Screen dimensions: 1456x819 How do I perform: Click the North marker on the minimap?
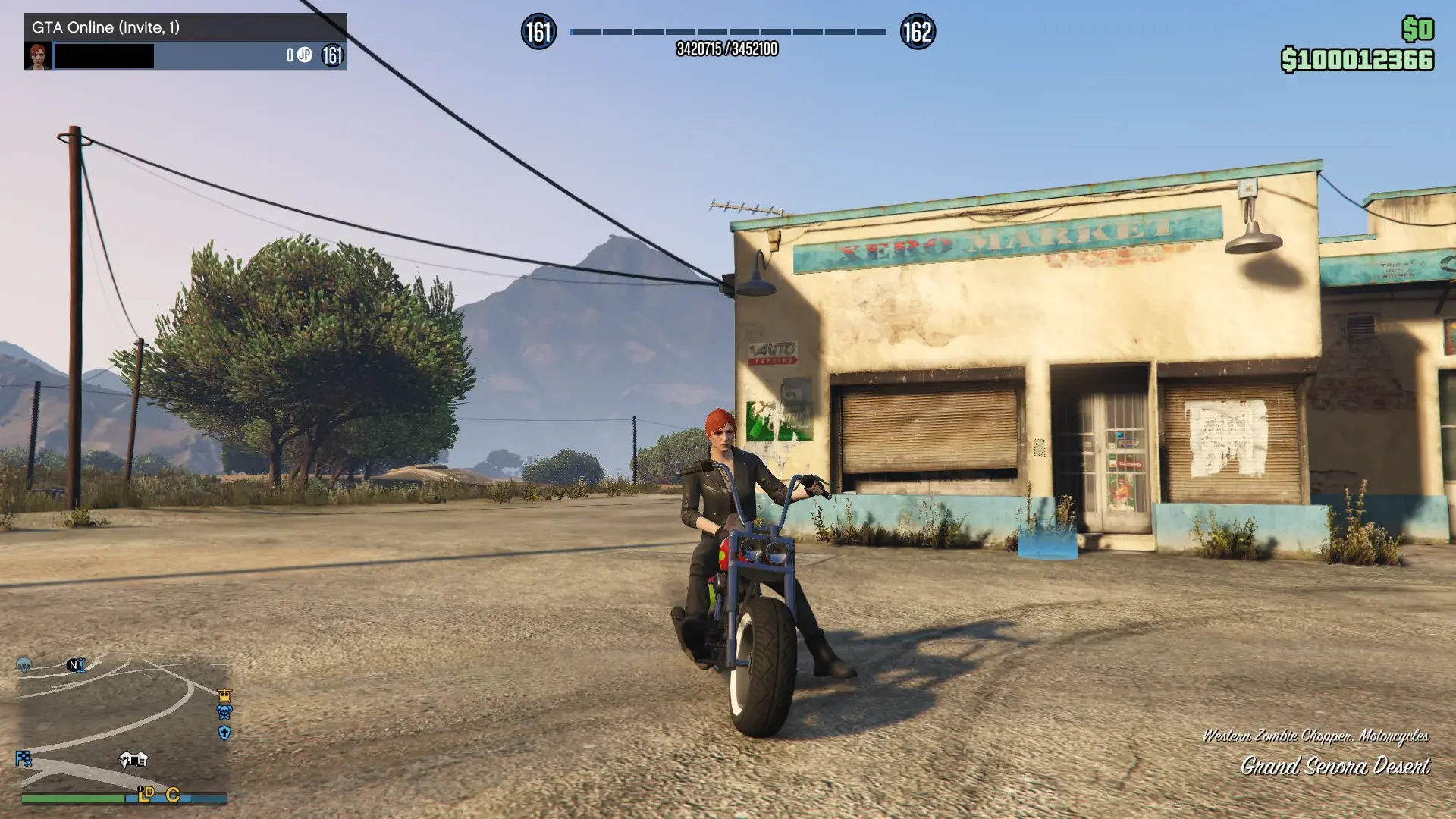click(x=73, y=665)
